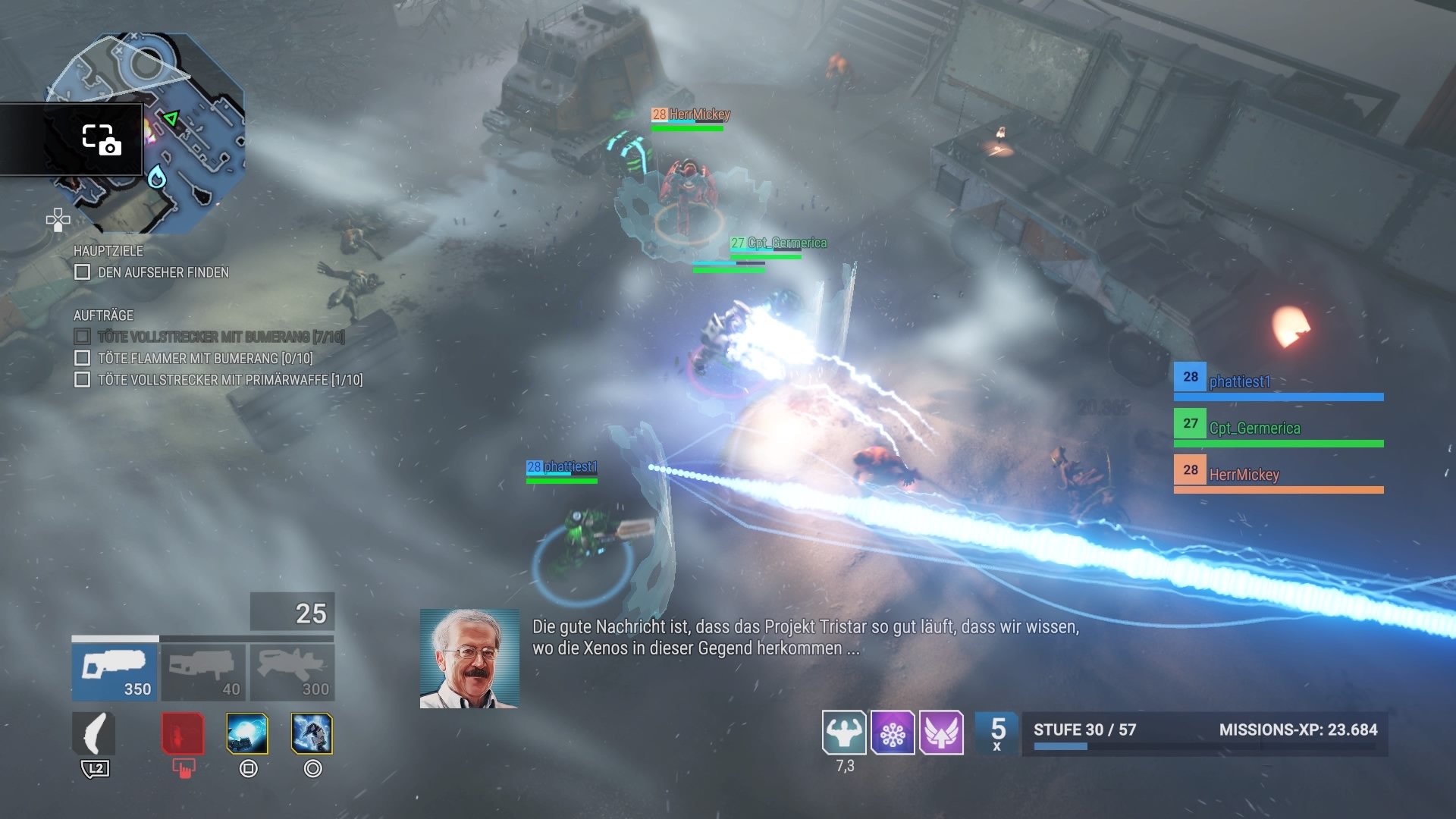The image size is (1456, 819).
Task: Throw the boomerang equipment icon
Action: [x=94, y=734]
